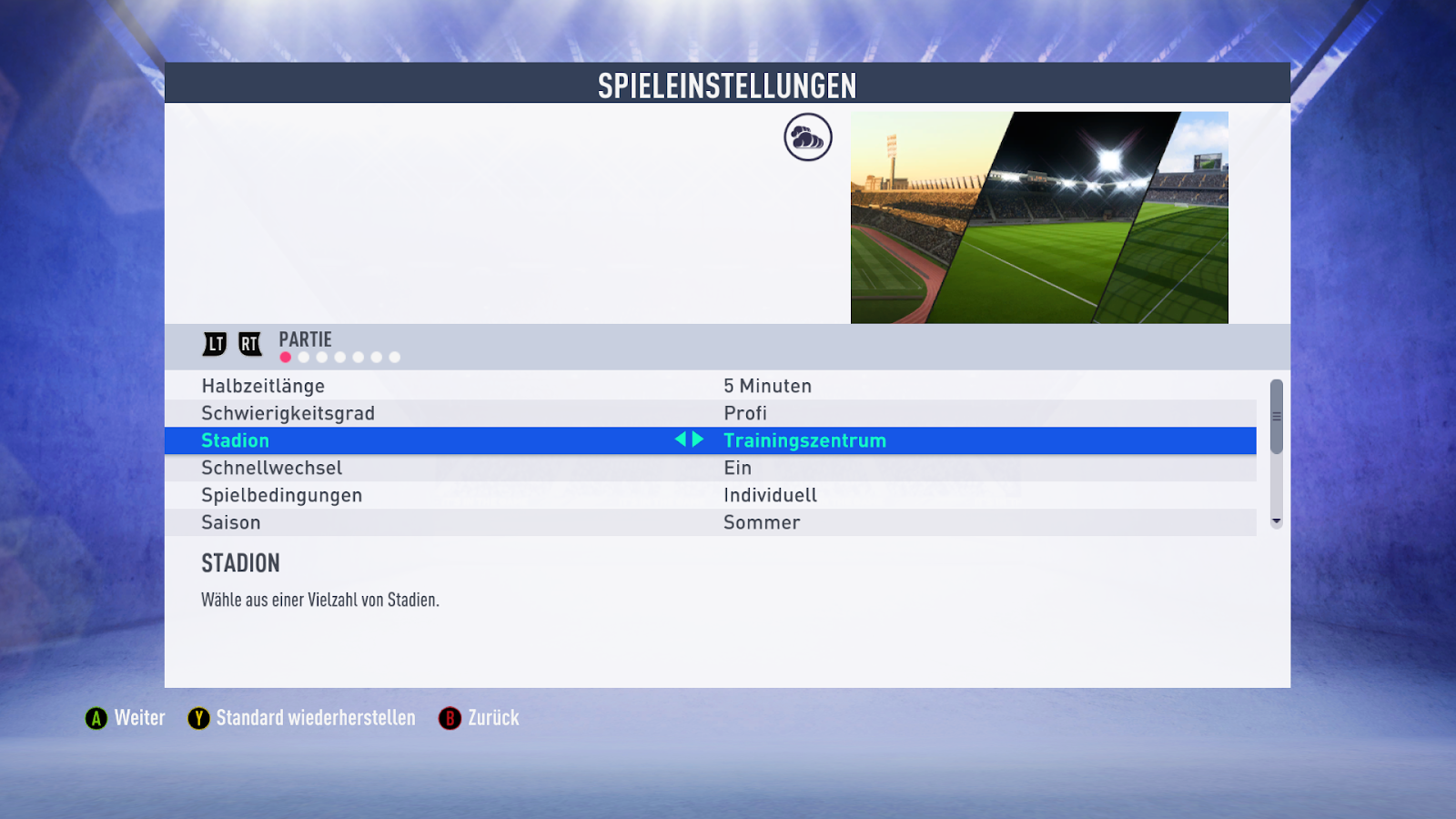Click the red B button icon
This screenshot has width=1456, height=819.
[x=450, y=718]
